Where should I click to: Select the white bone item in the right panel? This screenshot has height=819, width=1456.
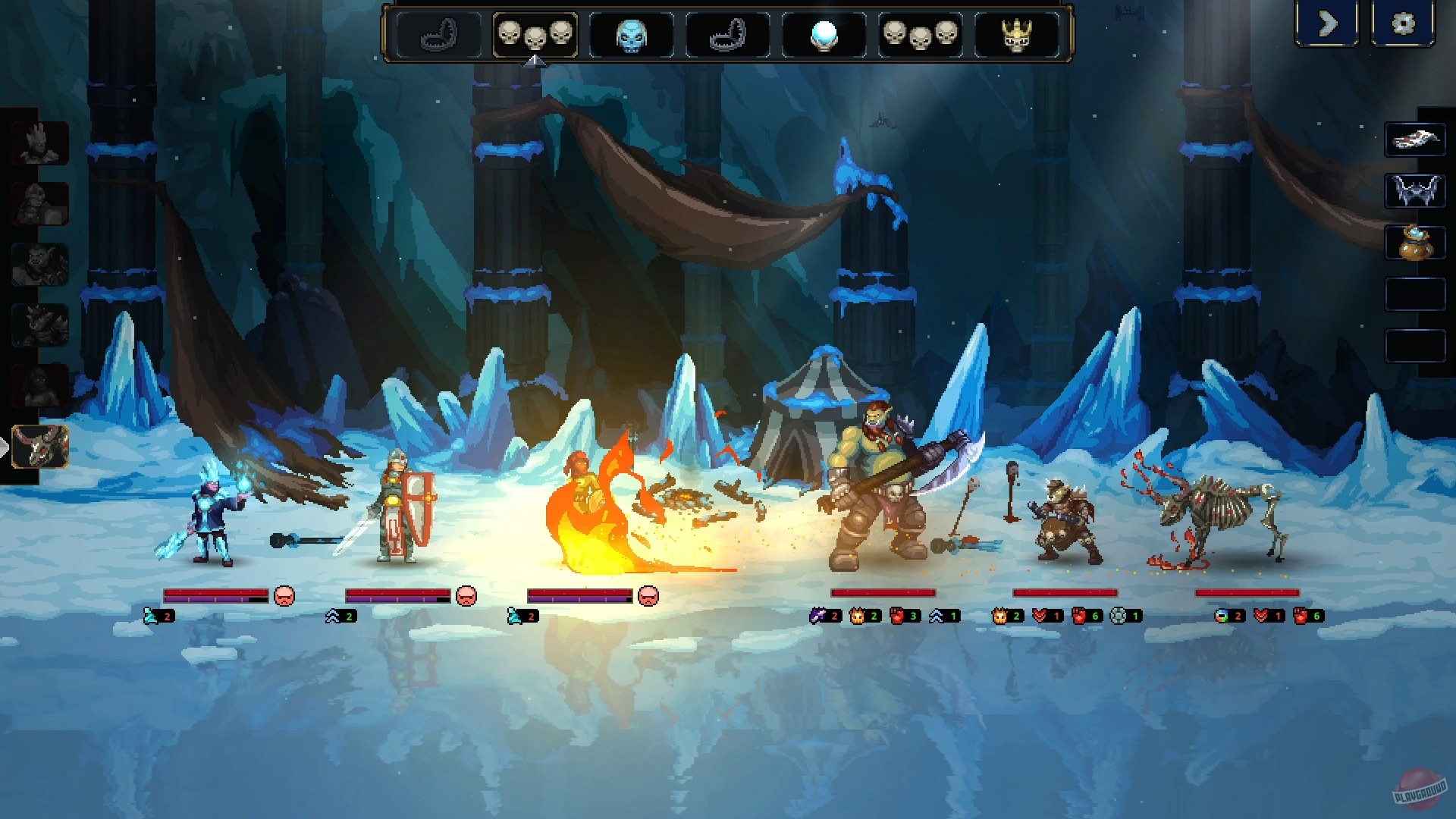[1415, 139]
